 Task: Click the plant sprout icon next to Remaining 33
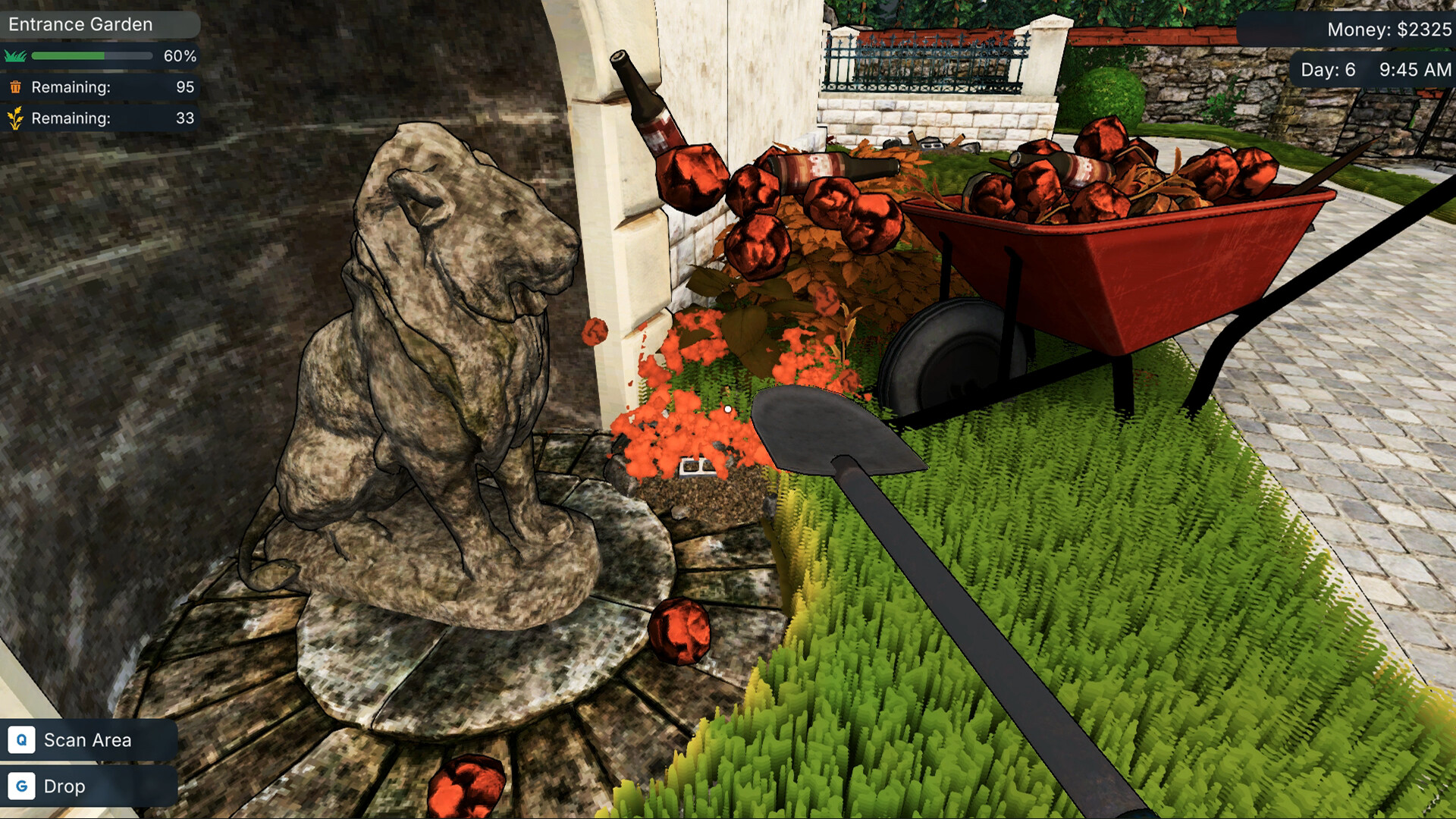coord(14,118)
